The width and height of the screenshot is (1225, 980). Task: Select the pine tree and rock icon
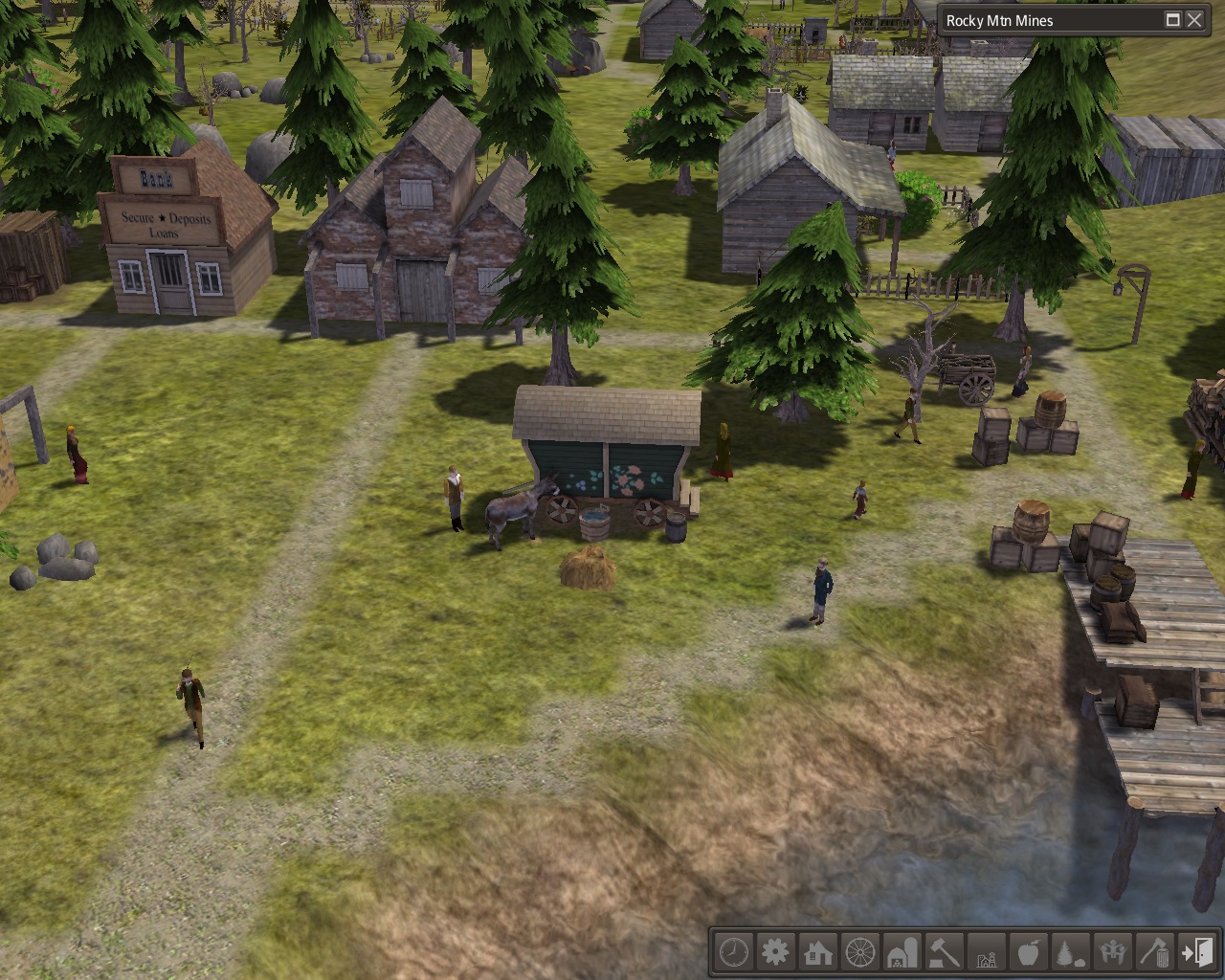click(1071, 952)
